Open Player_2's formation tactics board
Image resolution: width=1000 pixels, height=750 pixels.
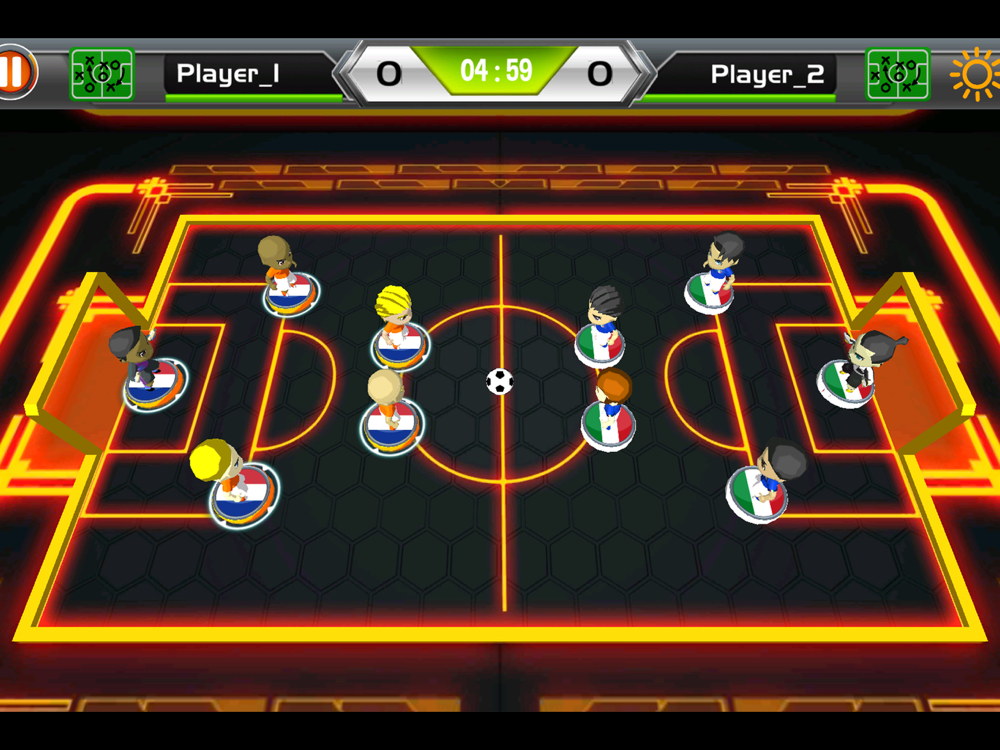pos(897,74)
